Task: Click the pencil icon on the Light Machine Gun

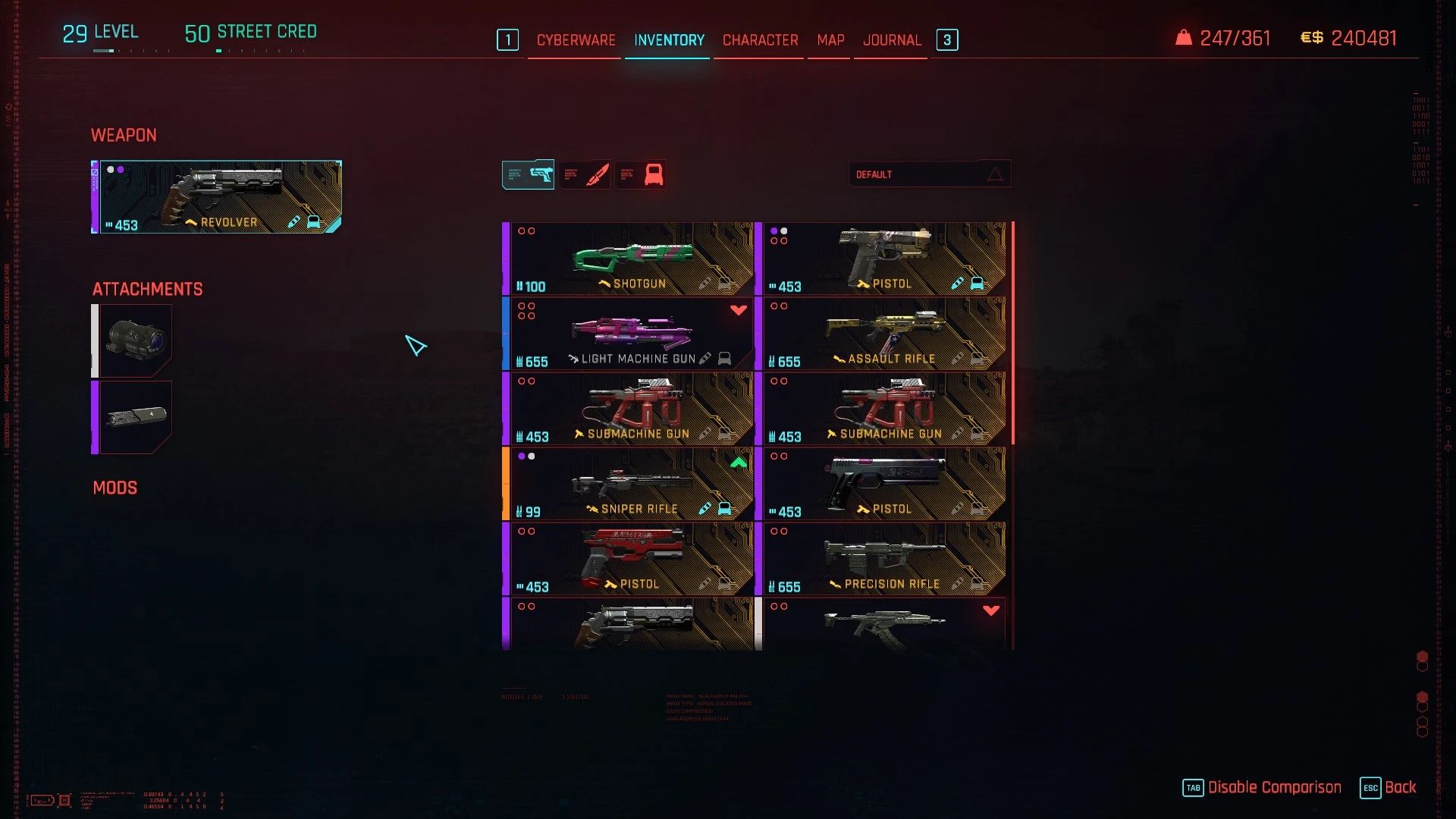Action: coord(705,359)
